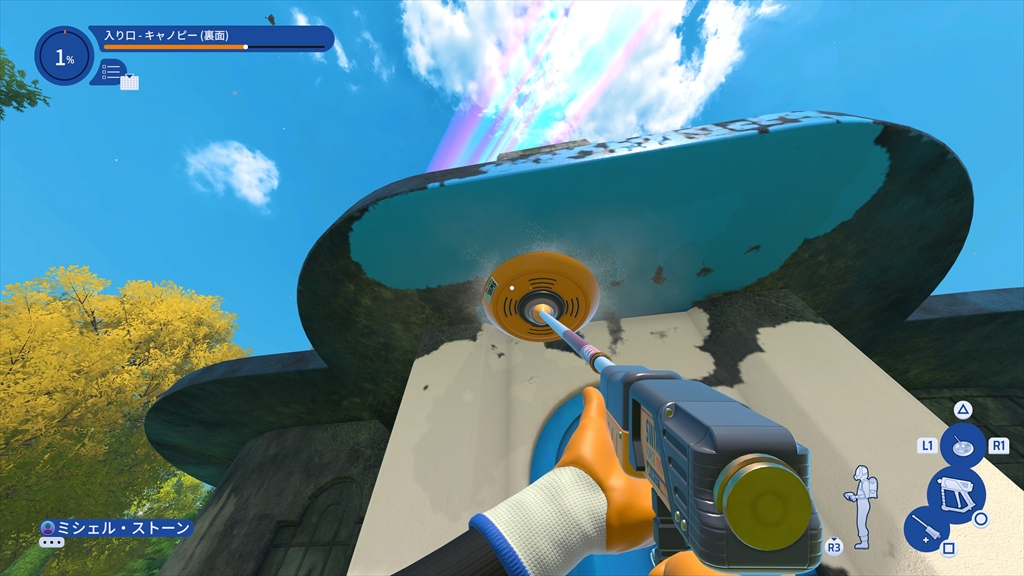Open the calendar grid icon beside checklist
Screen dimensions: 1024x576
tap(129, 82)
